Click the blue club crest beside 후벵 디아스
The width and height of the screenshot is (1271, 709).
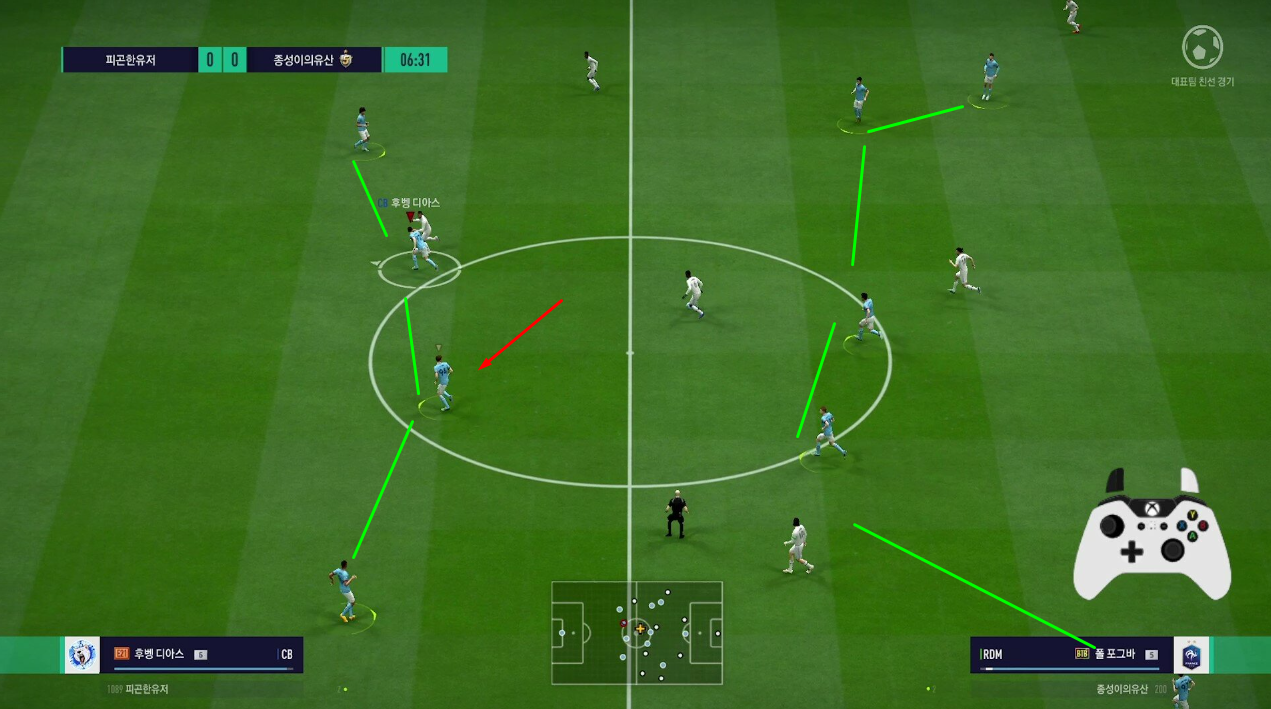click(82, 655)
